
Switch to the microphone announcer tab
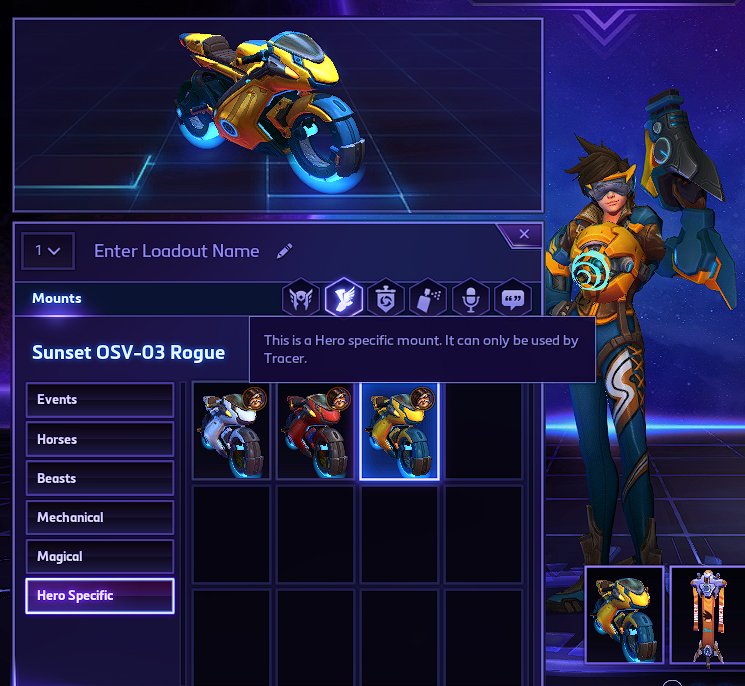(x=470, y=298)
